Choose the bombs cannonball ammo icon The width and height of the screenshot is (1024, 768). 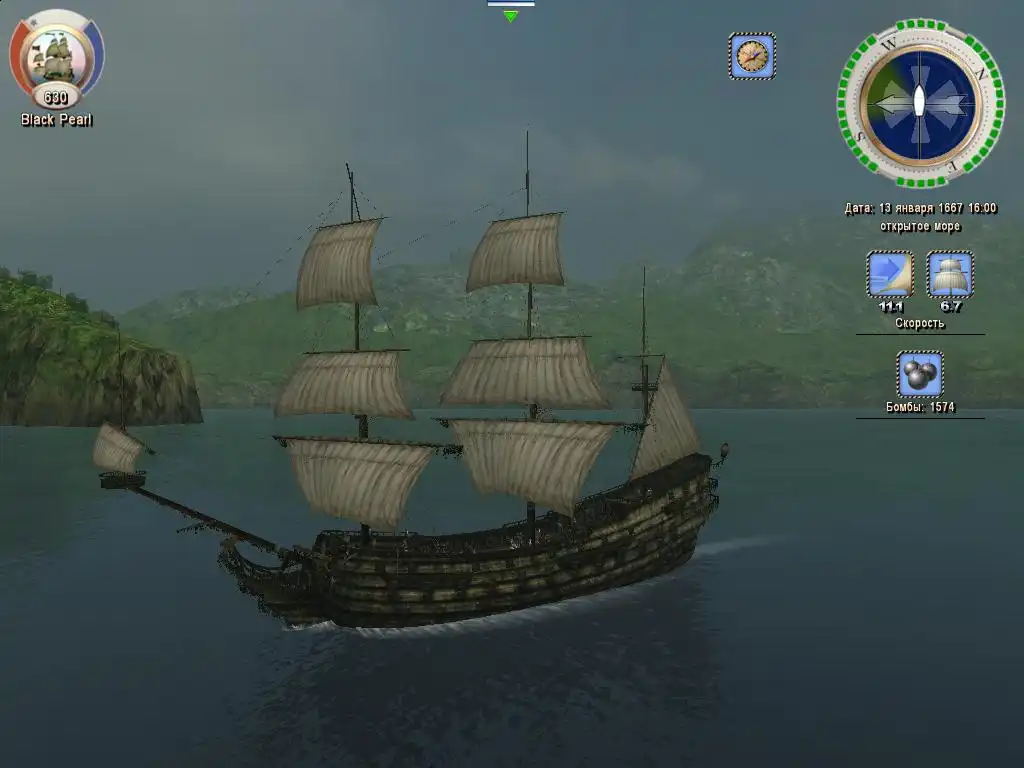click(920, 374)
